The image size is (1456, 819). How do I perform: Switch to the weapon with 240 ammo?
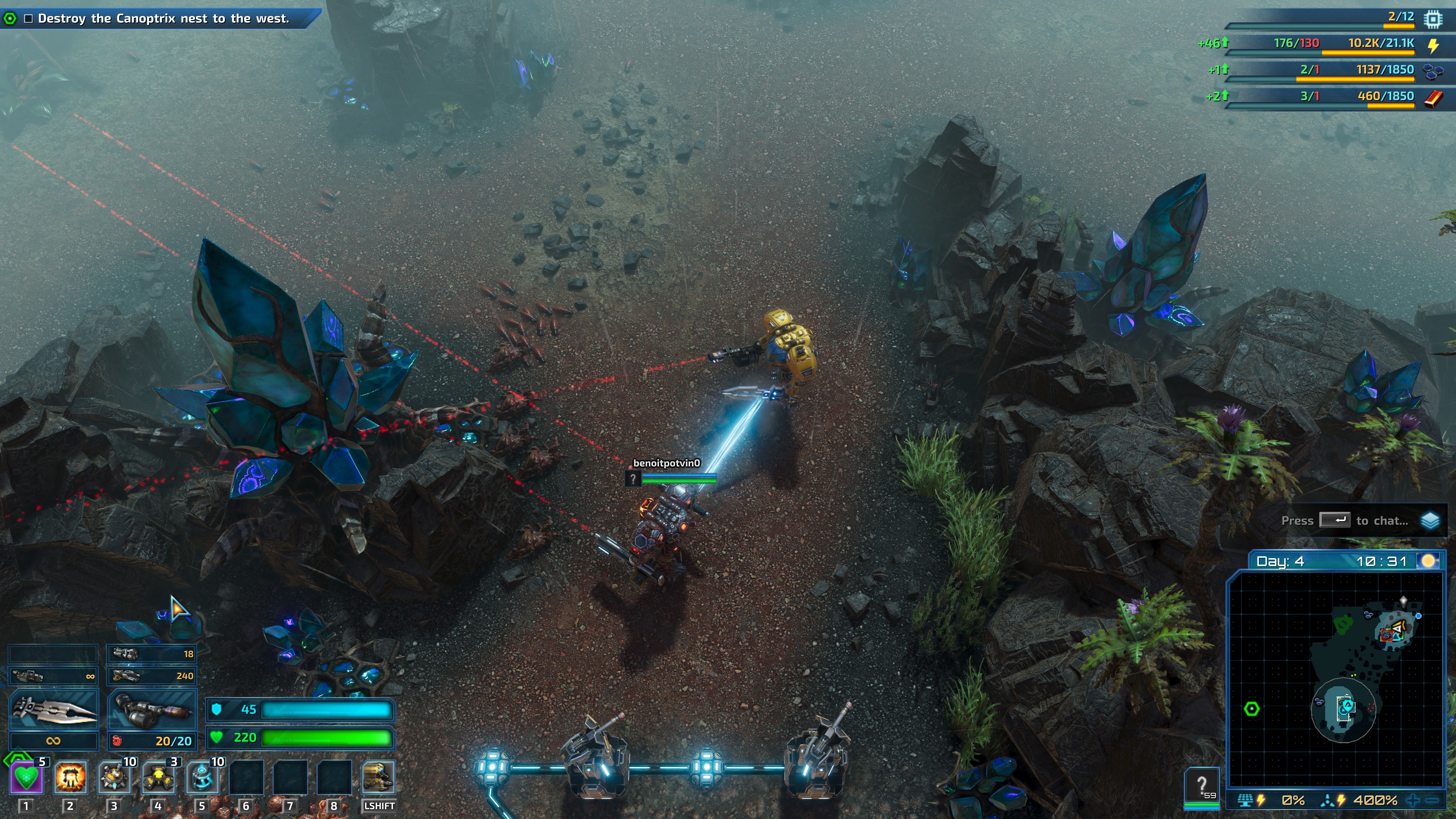click(152, 676)
